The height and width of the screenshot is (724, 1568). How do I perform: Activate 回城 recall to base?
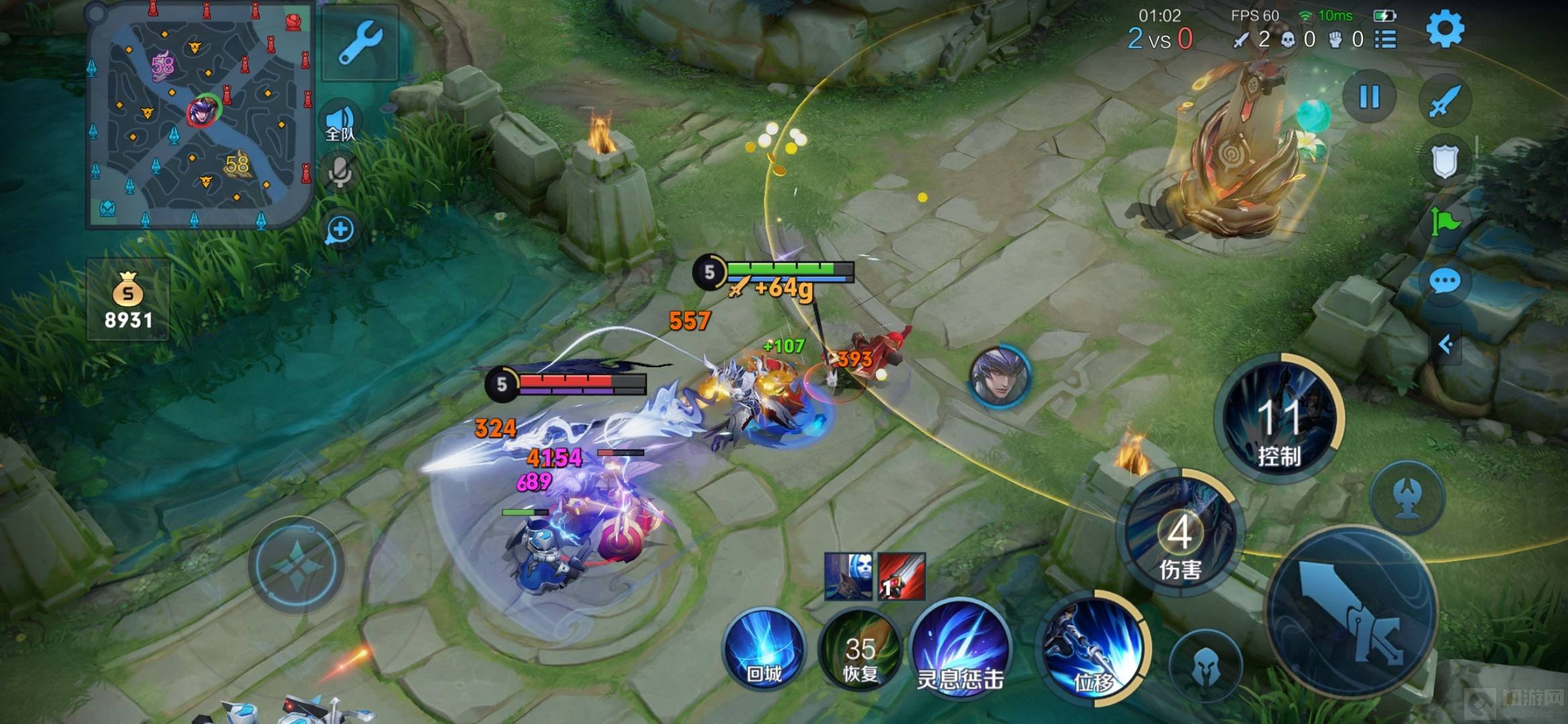[x=764, y=650]
